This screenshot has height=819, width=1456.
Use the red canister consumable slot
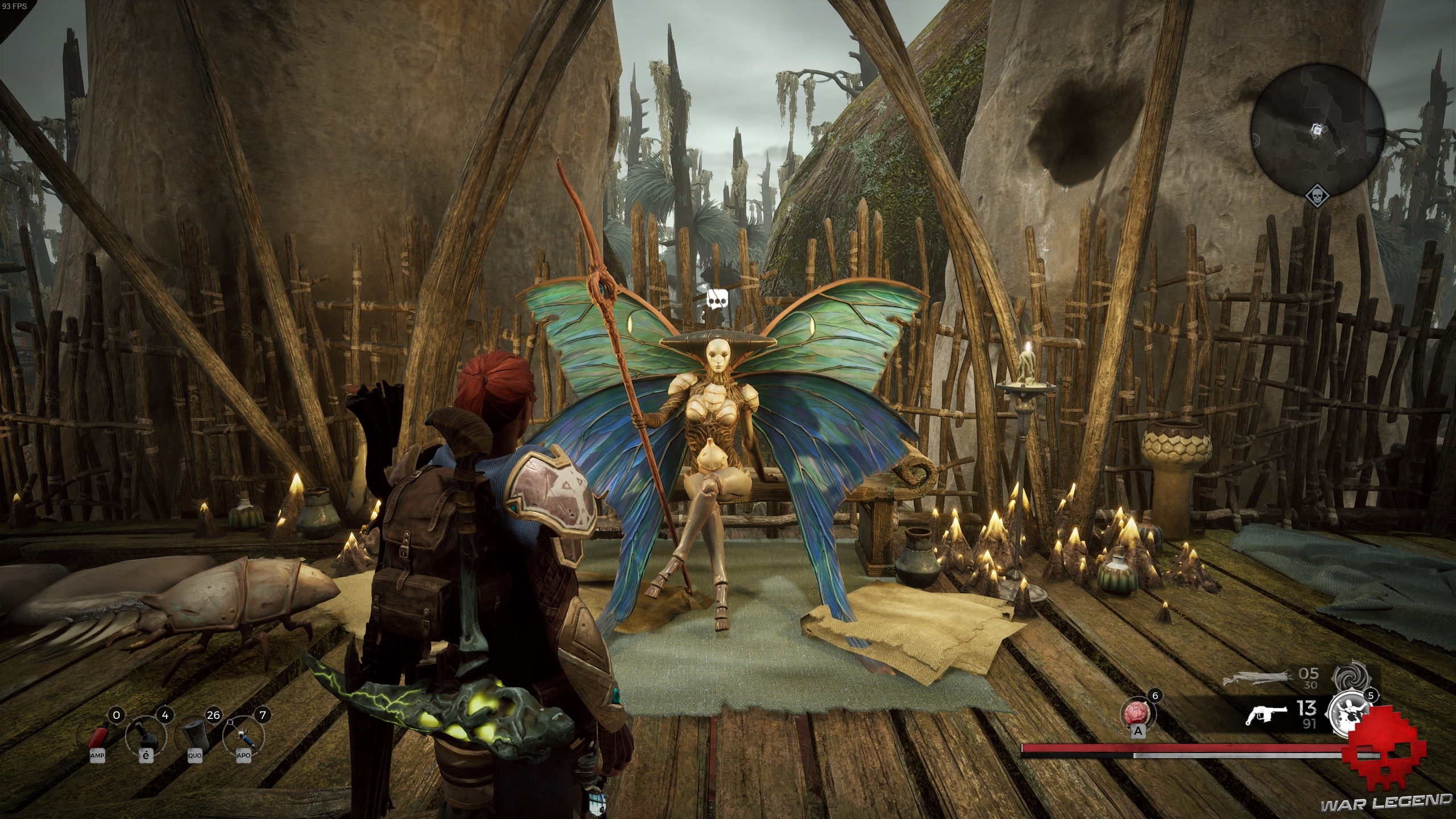tap(98, 737)
